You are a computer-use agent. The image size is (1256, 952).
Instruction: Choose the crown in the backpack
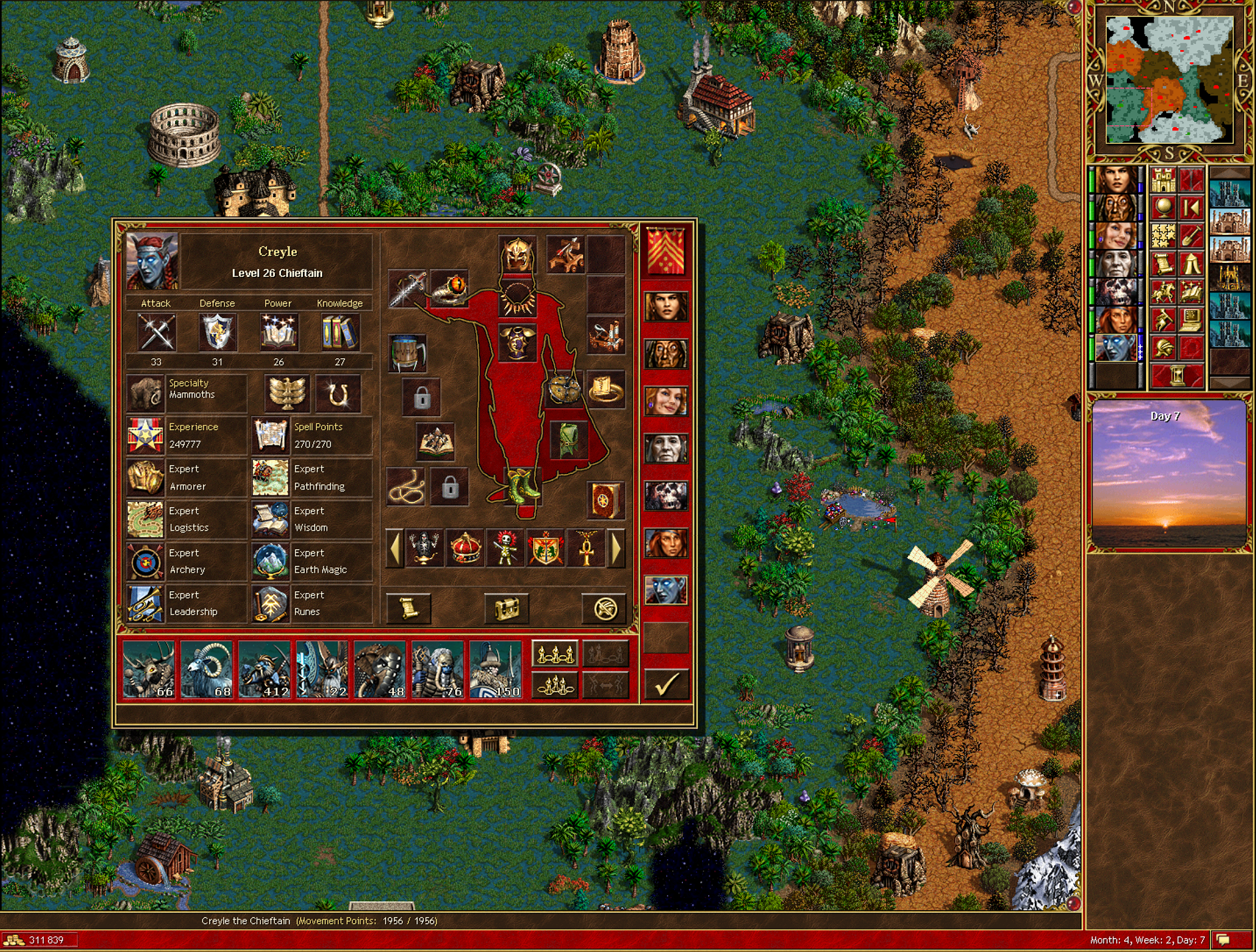point(465,549)
